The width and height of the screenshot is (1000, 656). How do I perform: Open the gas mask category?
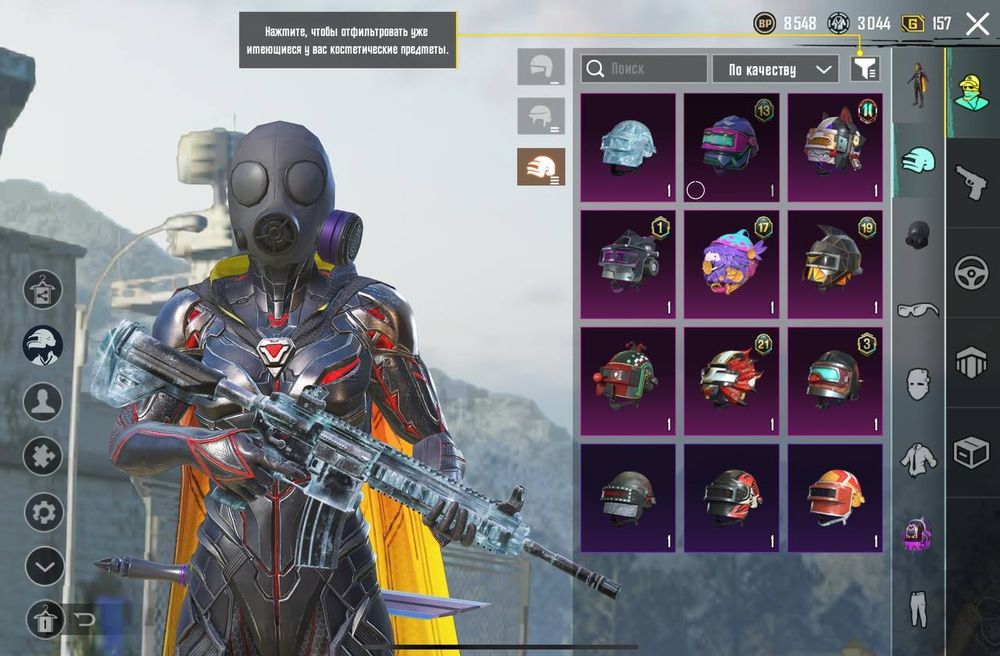[x=917, y=235]
